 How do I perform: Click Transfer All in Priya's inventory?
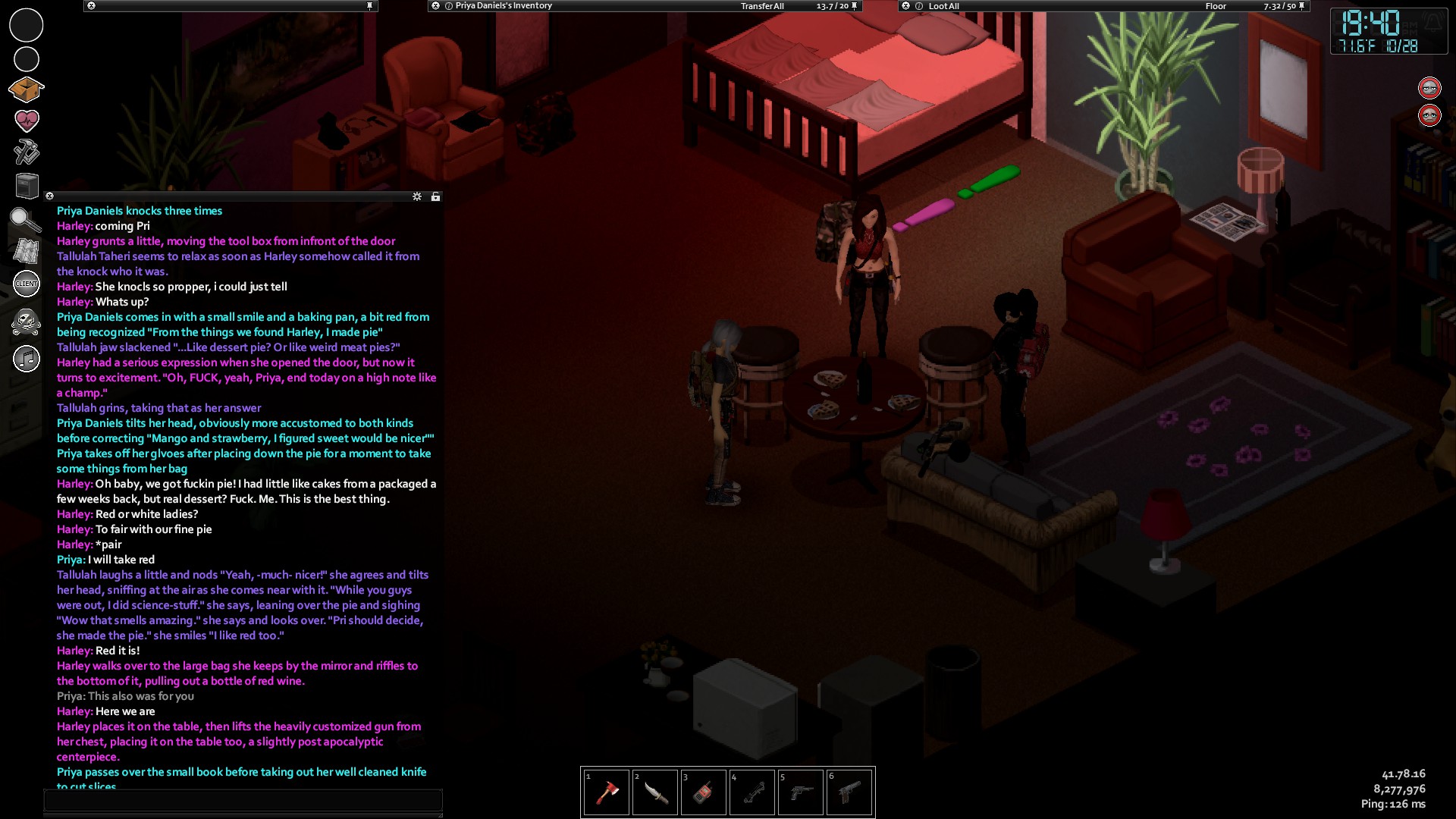click(x=762, y=6)
